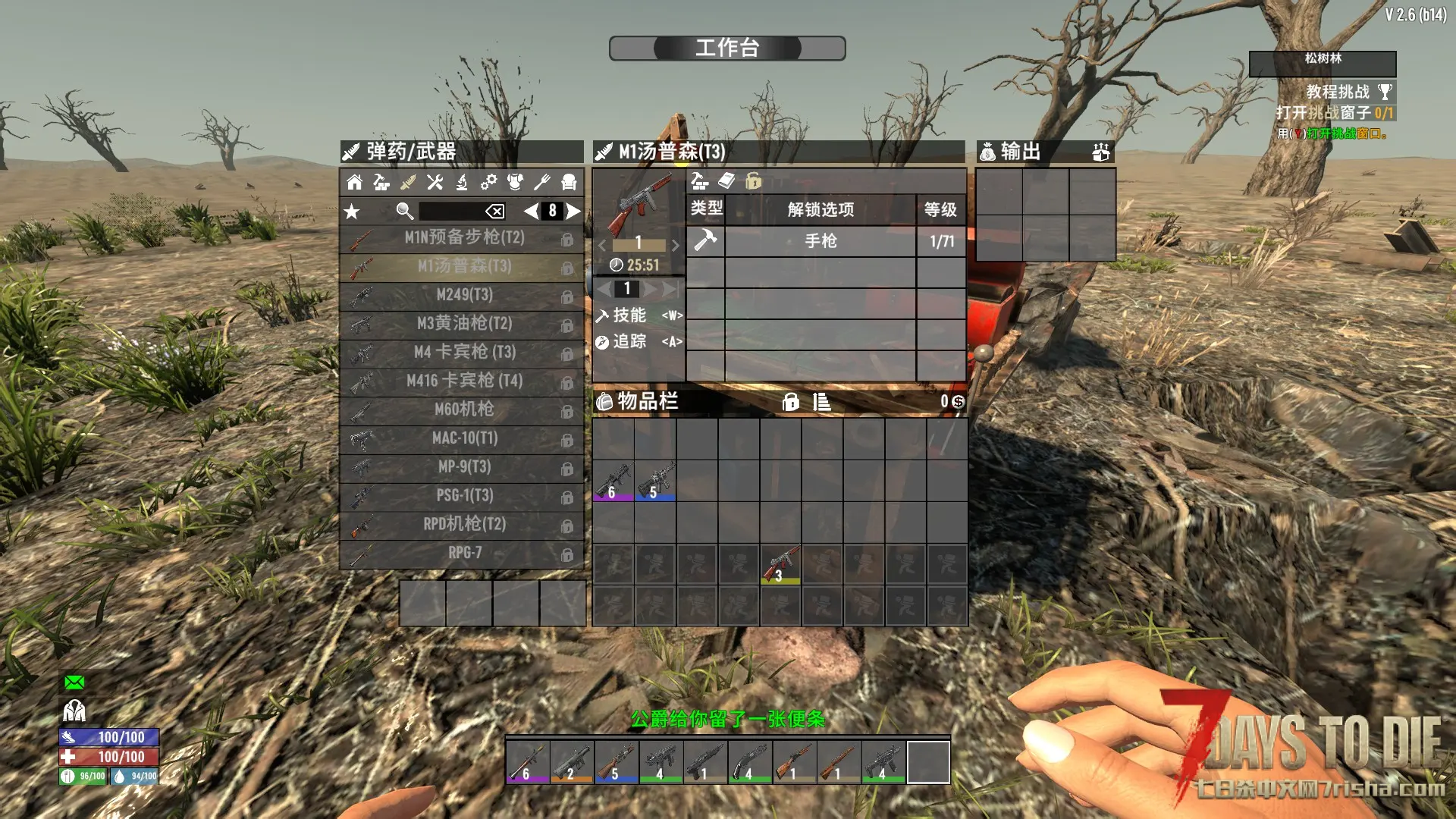Pick the M4 卡宾枪 (T3) recipe
Viewport: 1456px width, 819px height.
(463, 353)
